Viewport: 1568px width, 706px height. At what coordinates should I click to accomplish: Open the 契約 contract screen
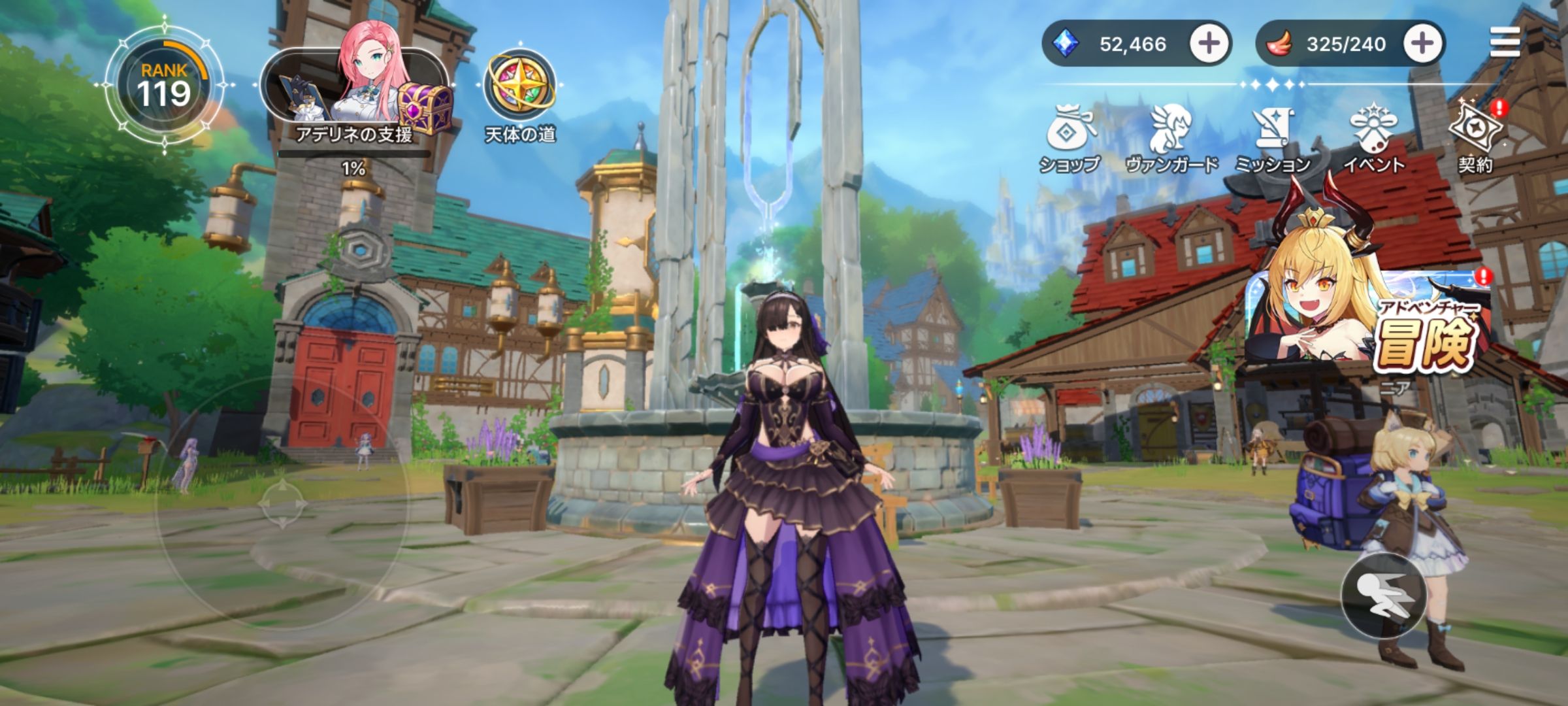pos(1476,136)
